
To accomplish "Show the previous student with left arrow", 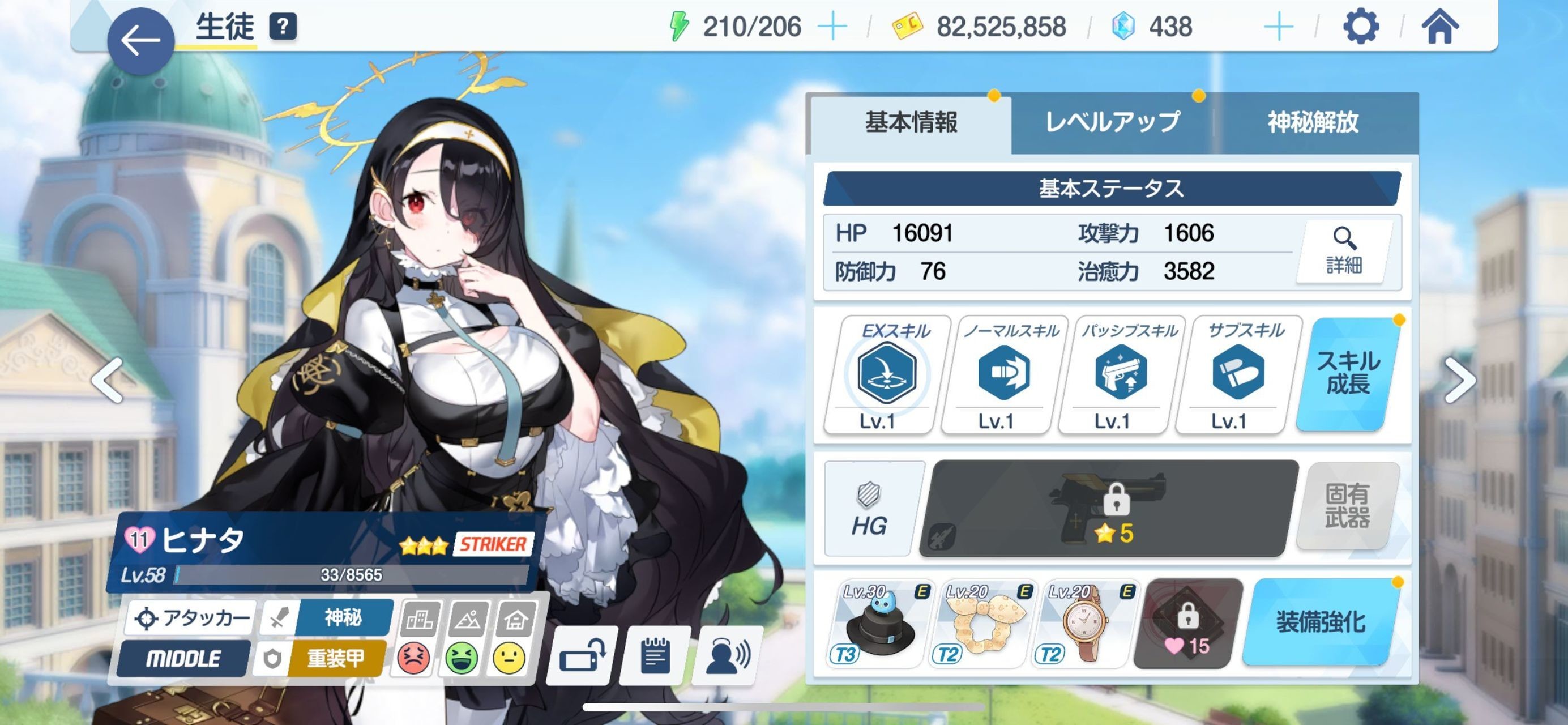I will point(108,381).
